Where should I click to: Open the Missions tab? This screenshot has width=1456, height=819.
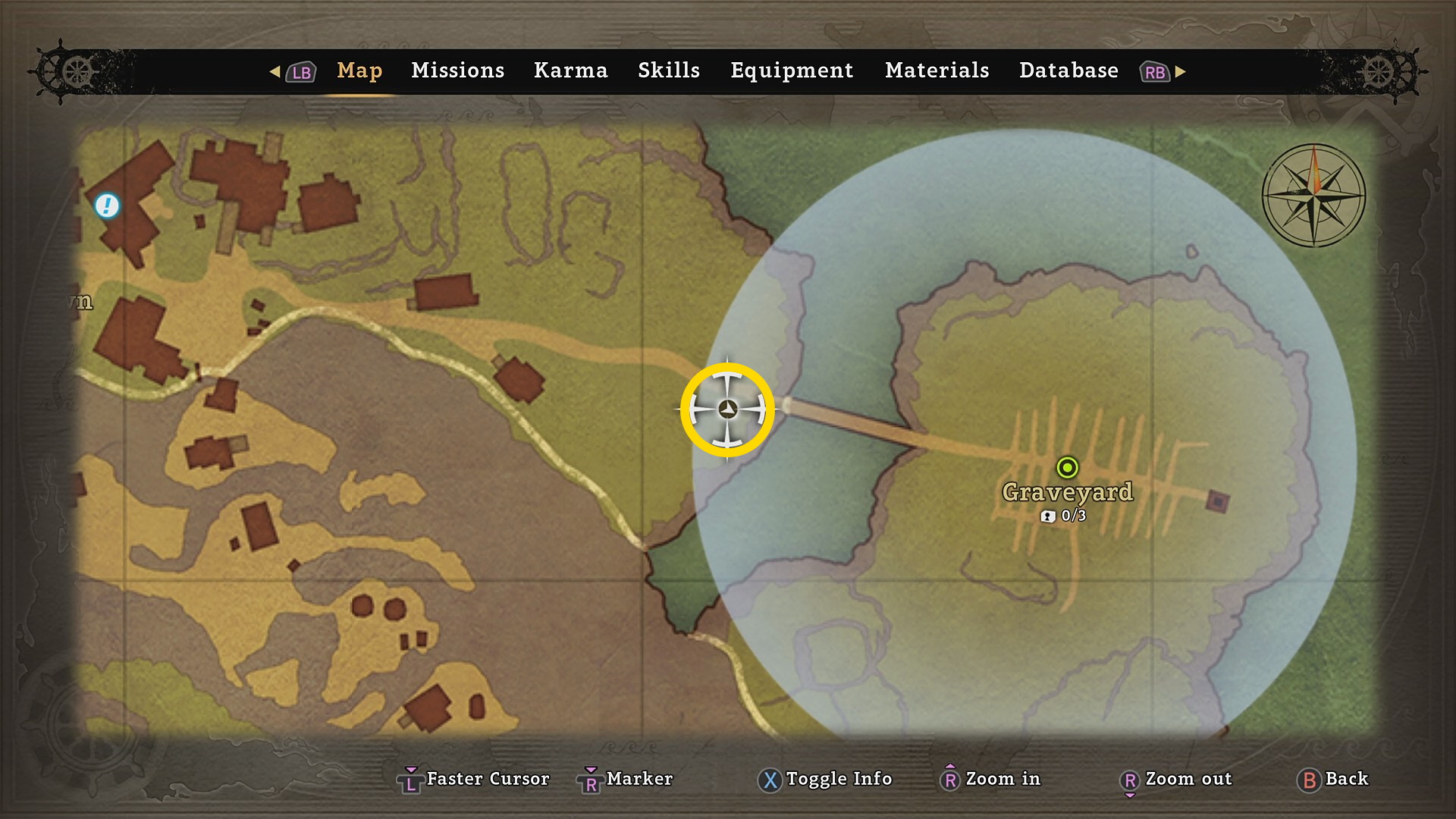click(x=457, y=71)
